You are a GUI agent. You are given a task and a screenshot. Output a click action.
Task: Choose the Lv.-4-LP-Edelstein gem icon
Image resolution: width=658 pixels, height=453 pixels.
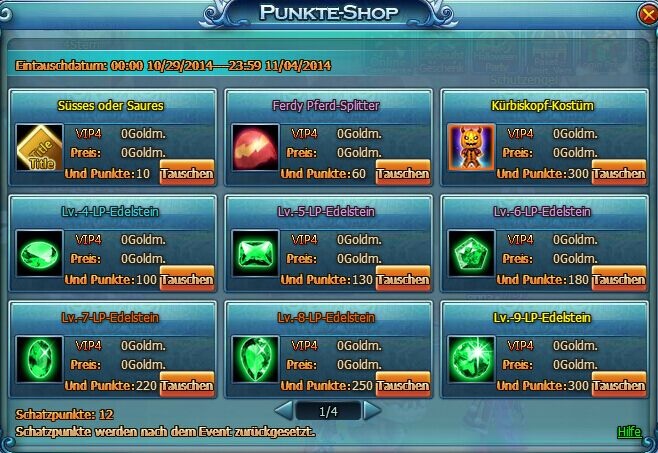(39, 253)
